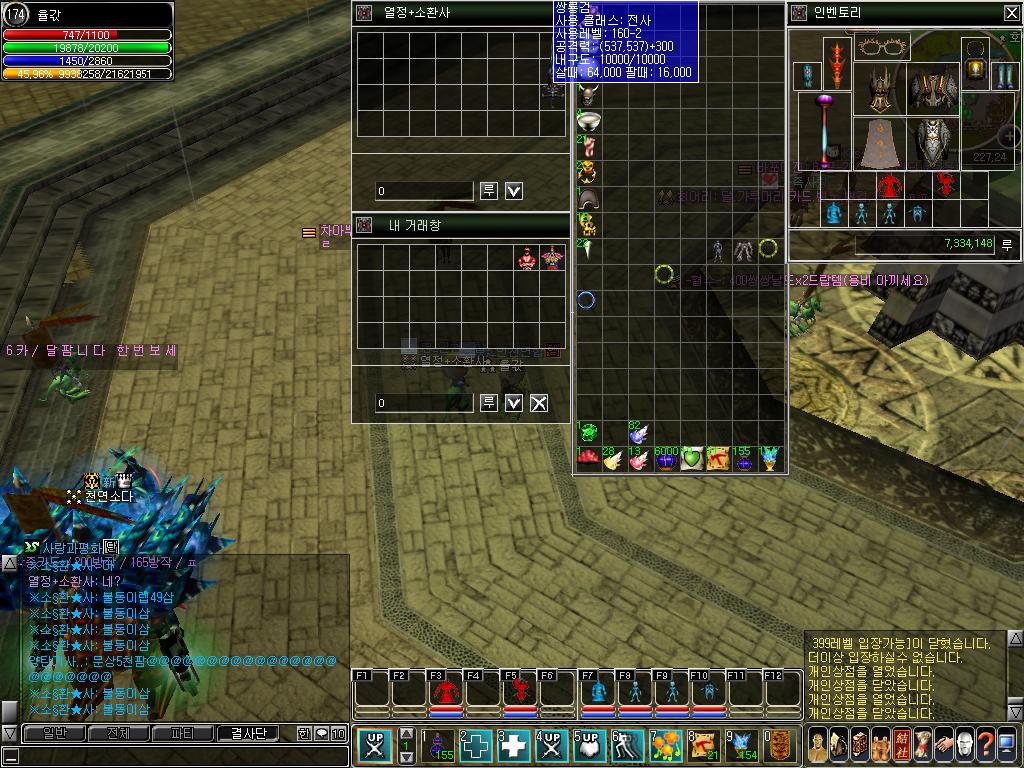Switch chat to the 일반 tab
The width and height of the screenshot is (1024, 768).
point(46,733)
